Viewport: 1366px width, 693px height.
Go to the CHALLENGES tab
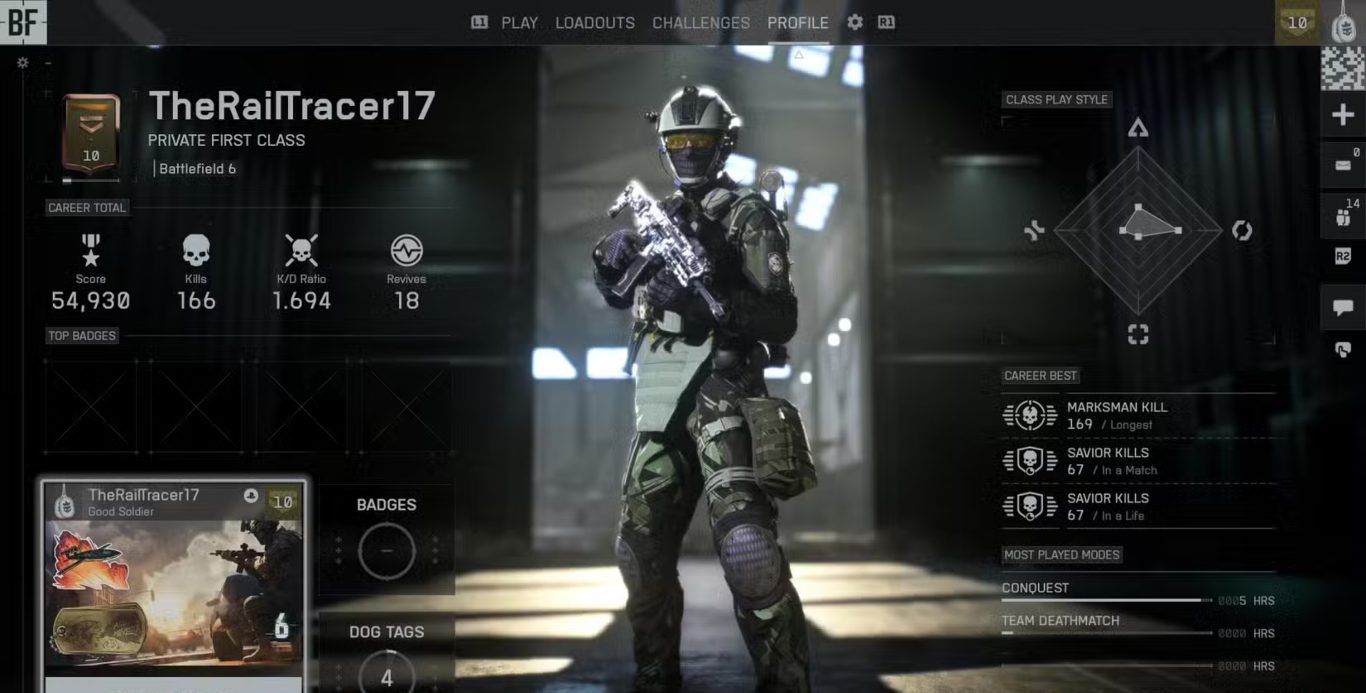(x=701, y=22)
